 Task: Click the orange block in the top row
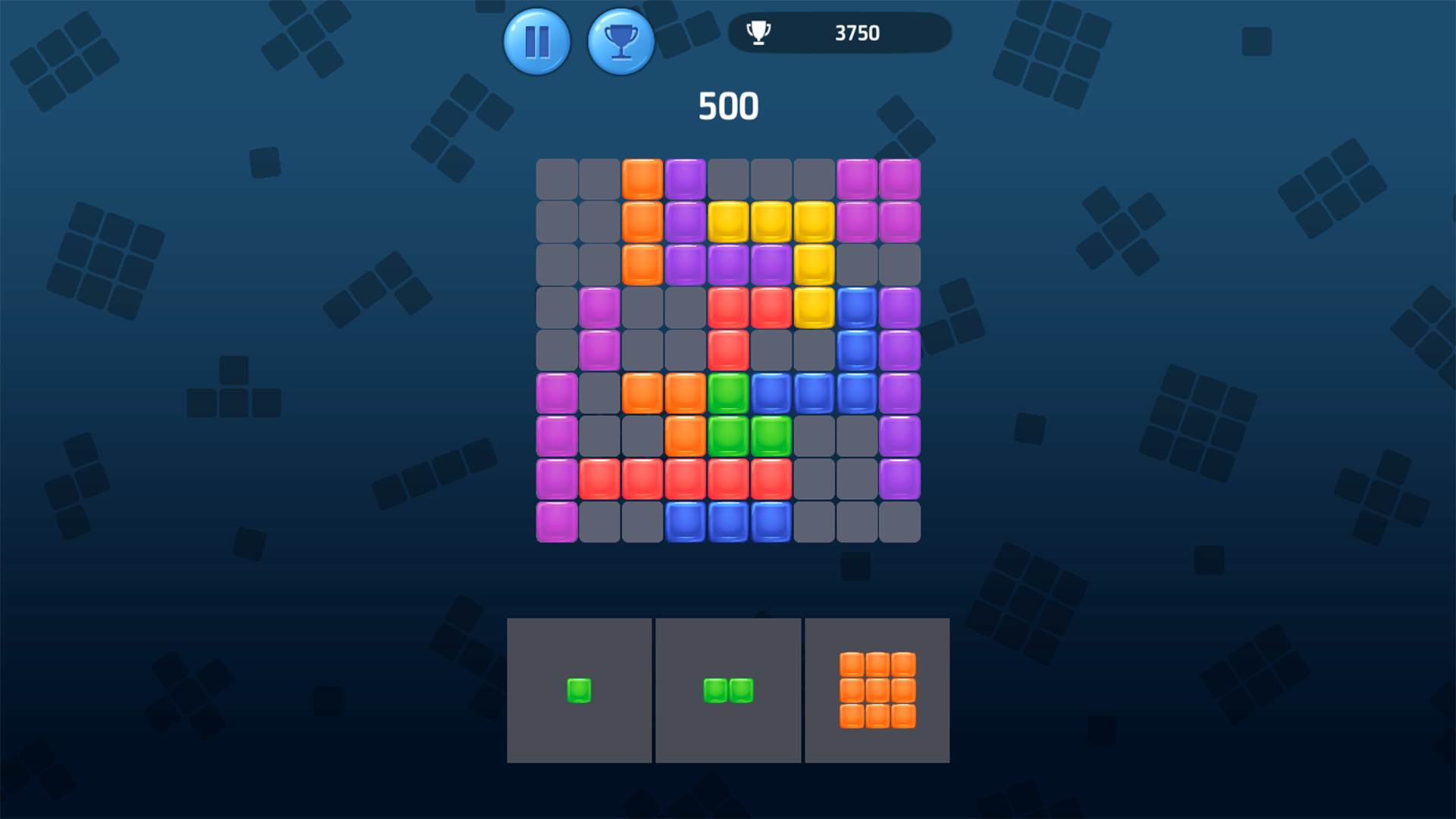643,180
